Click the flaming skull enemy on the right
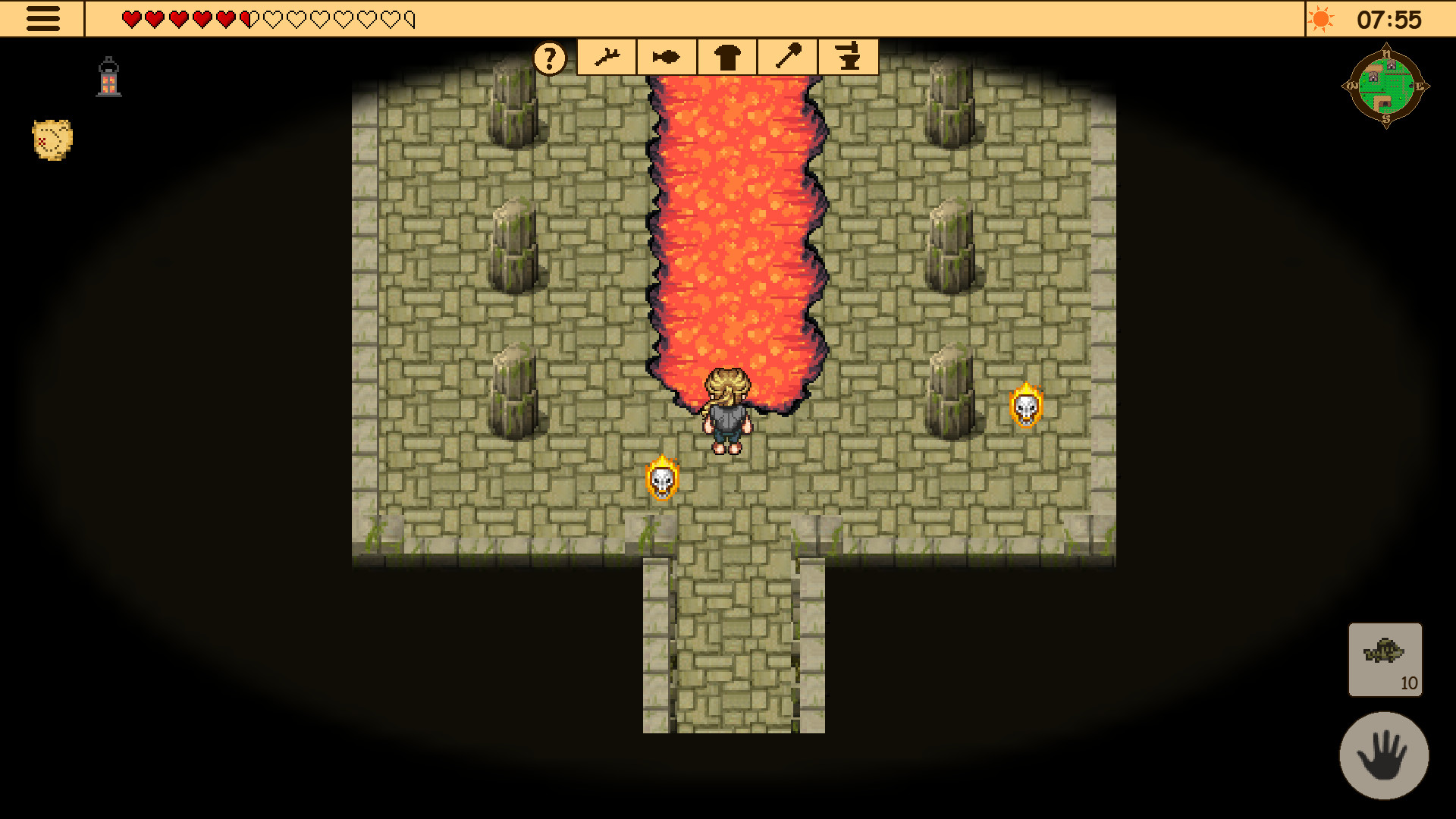The height and width of the screenshot is (819, 1456). [1028, 409]
